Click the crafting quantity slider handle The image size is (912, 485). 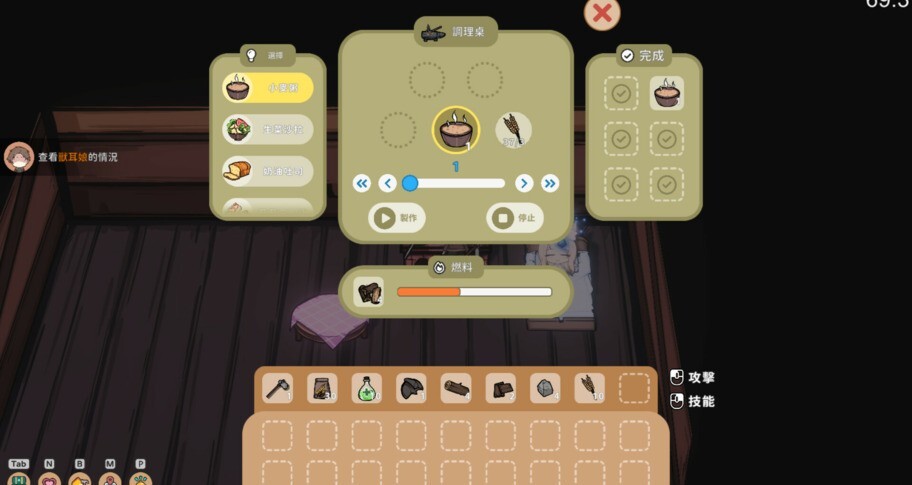(410, 183)
